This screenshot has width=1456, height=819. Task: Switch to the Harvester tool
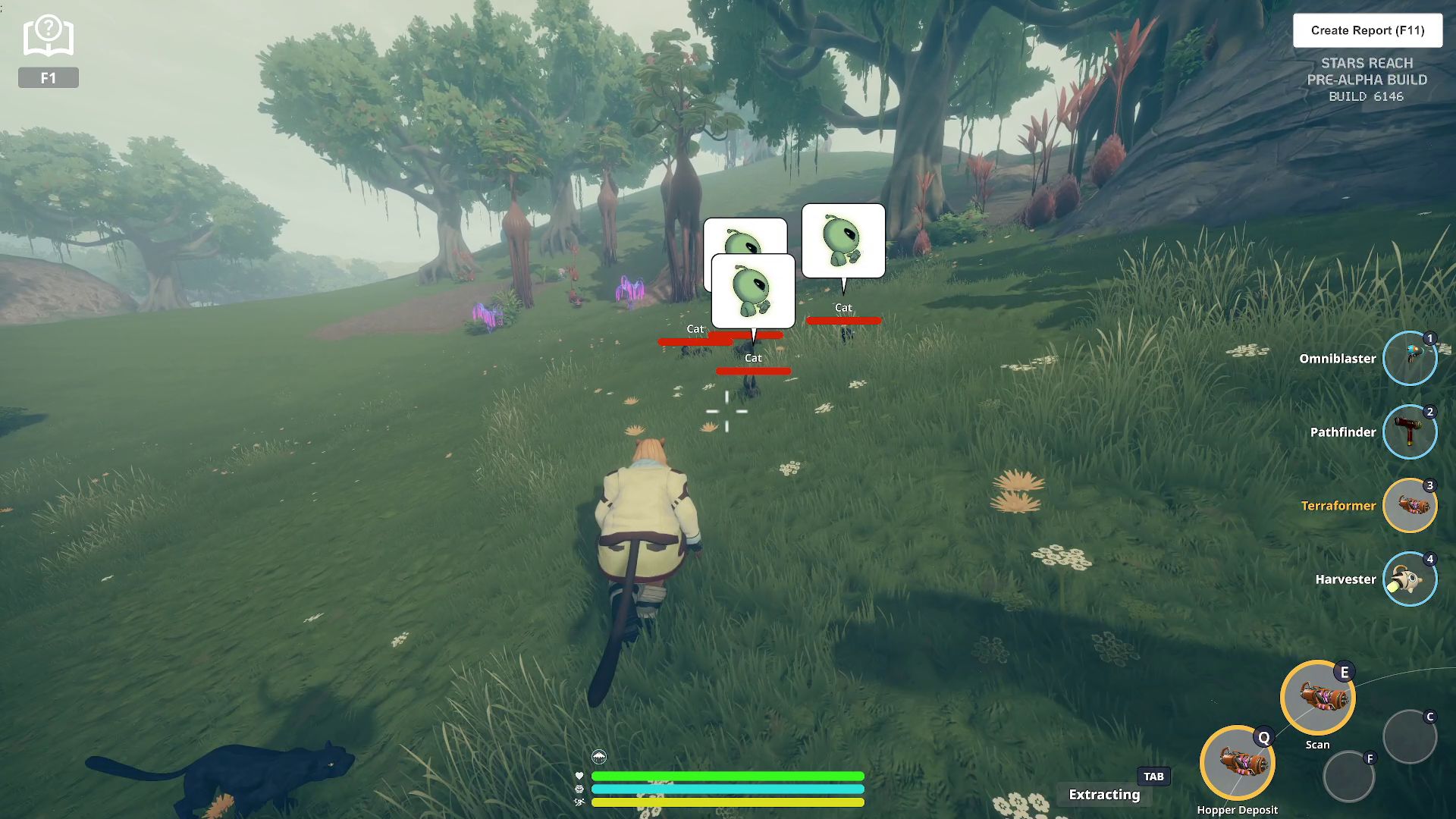click(1409, 579)
